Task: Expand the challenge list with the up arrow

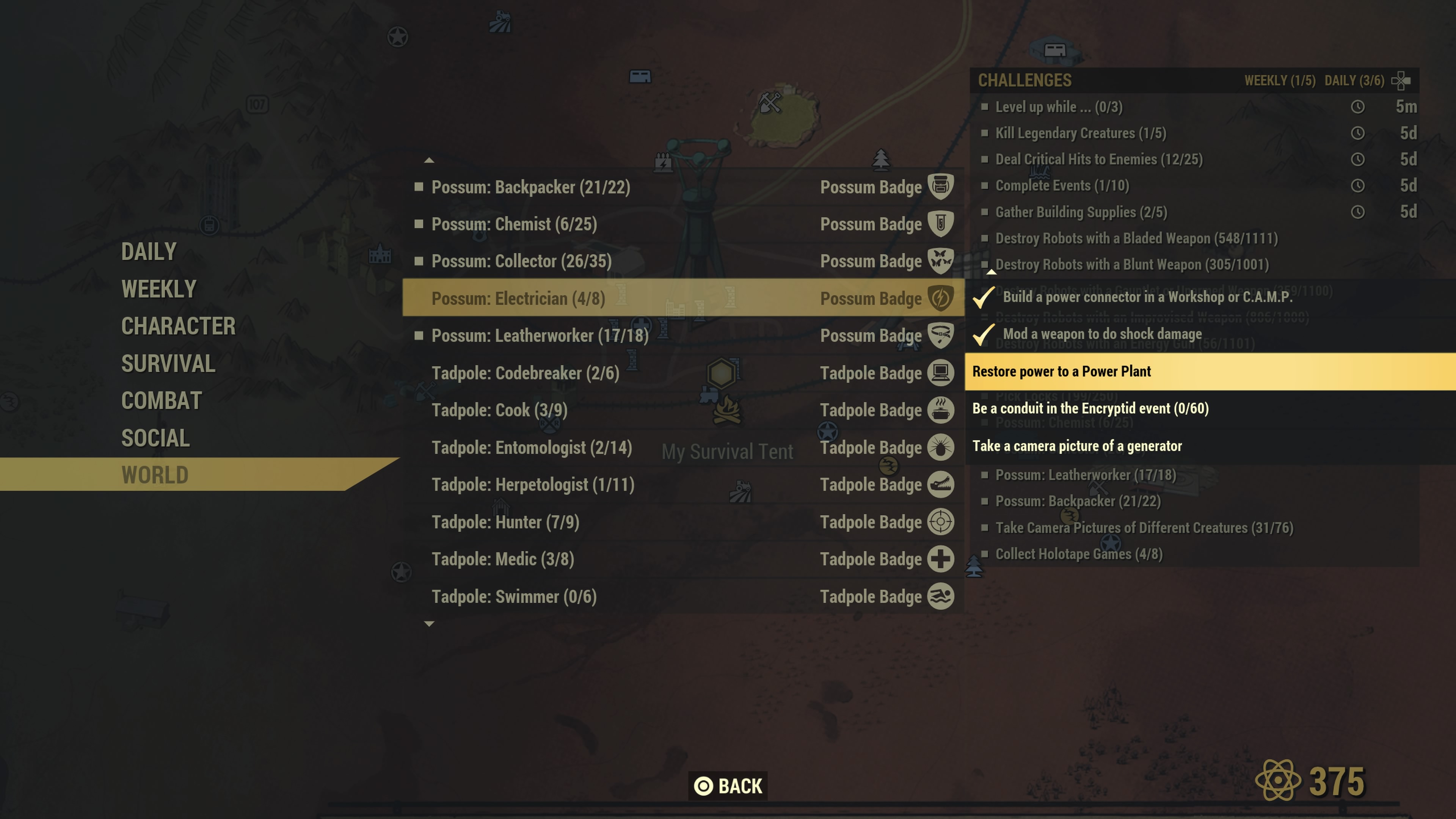Action: point(430,160)
